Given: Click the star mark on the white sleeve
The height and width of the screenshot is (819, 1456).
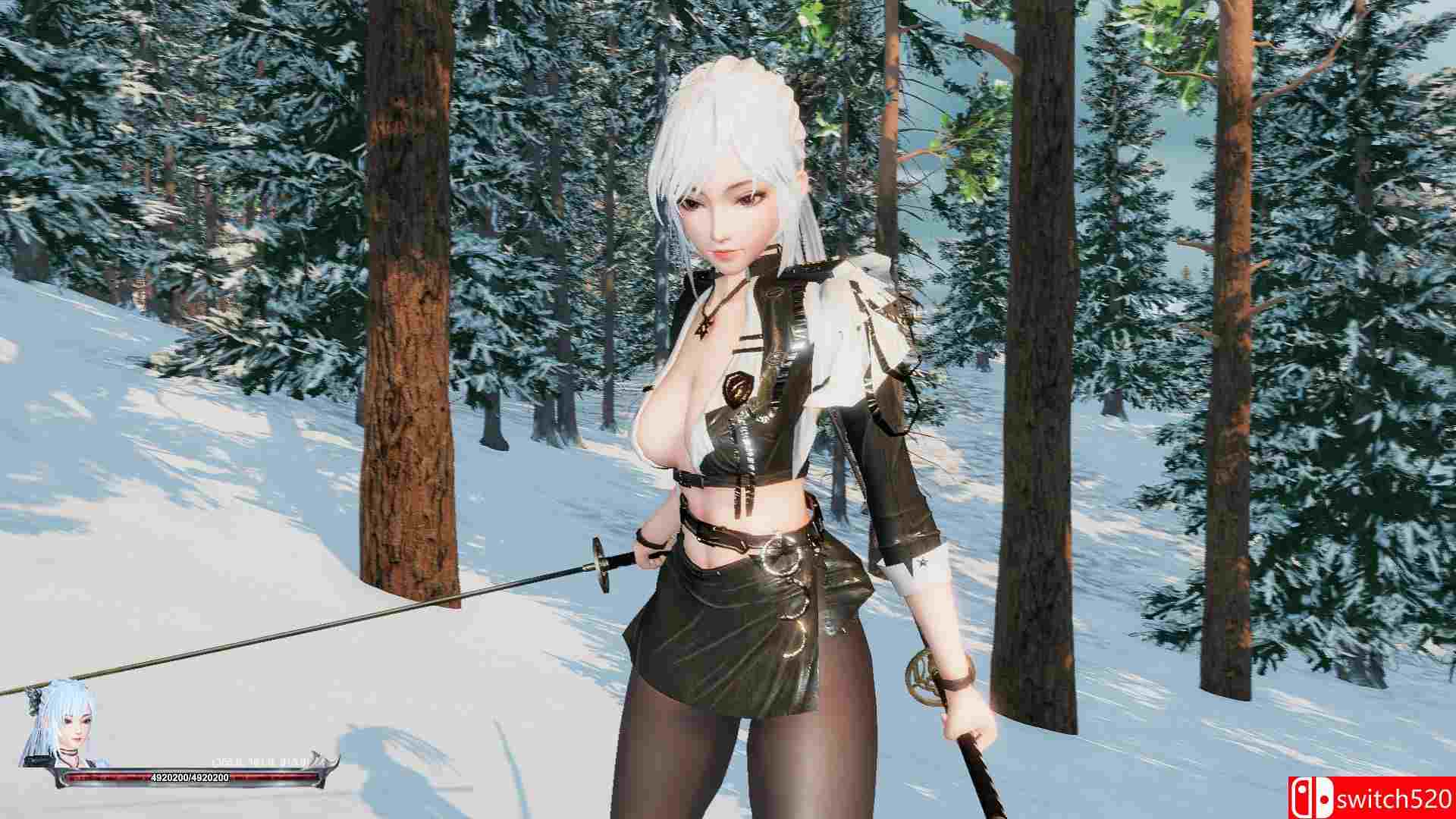Looking at the screenshot, I should point(922,562).
